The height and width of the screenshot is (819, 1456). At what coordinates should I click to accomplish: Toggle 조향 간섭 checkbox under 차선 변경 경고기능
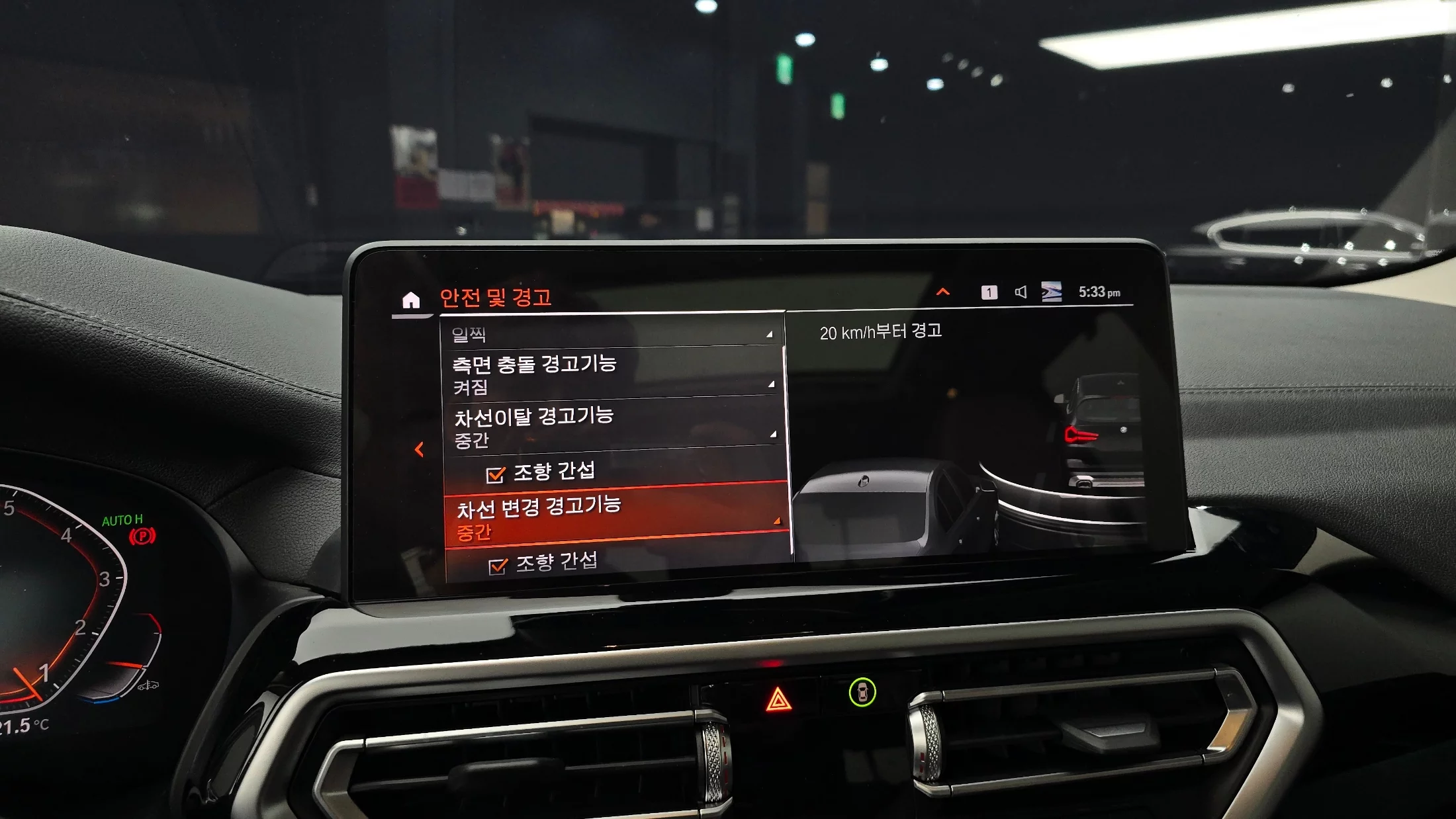click(x=498, y=566)
